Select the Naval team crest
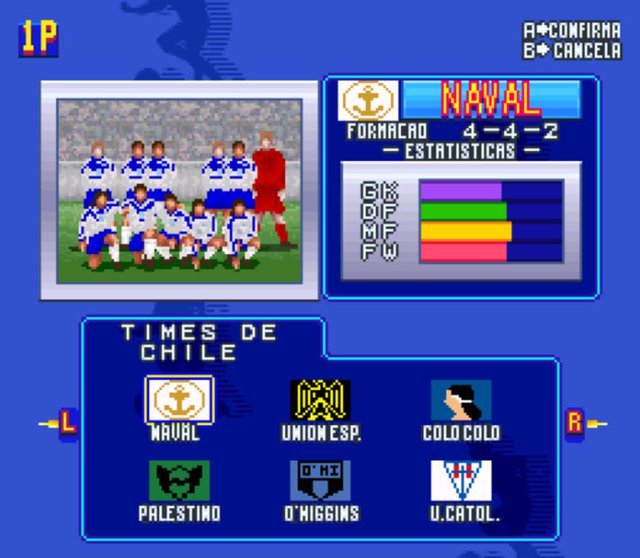The image size is (640, 558). [179, 399]
